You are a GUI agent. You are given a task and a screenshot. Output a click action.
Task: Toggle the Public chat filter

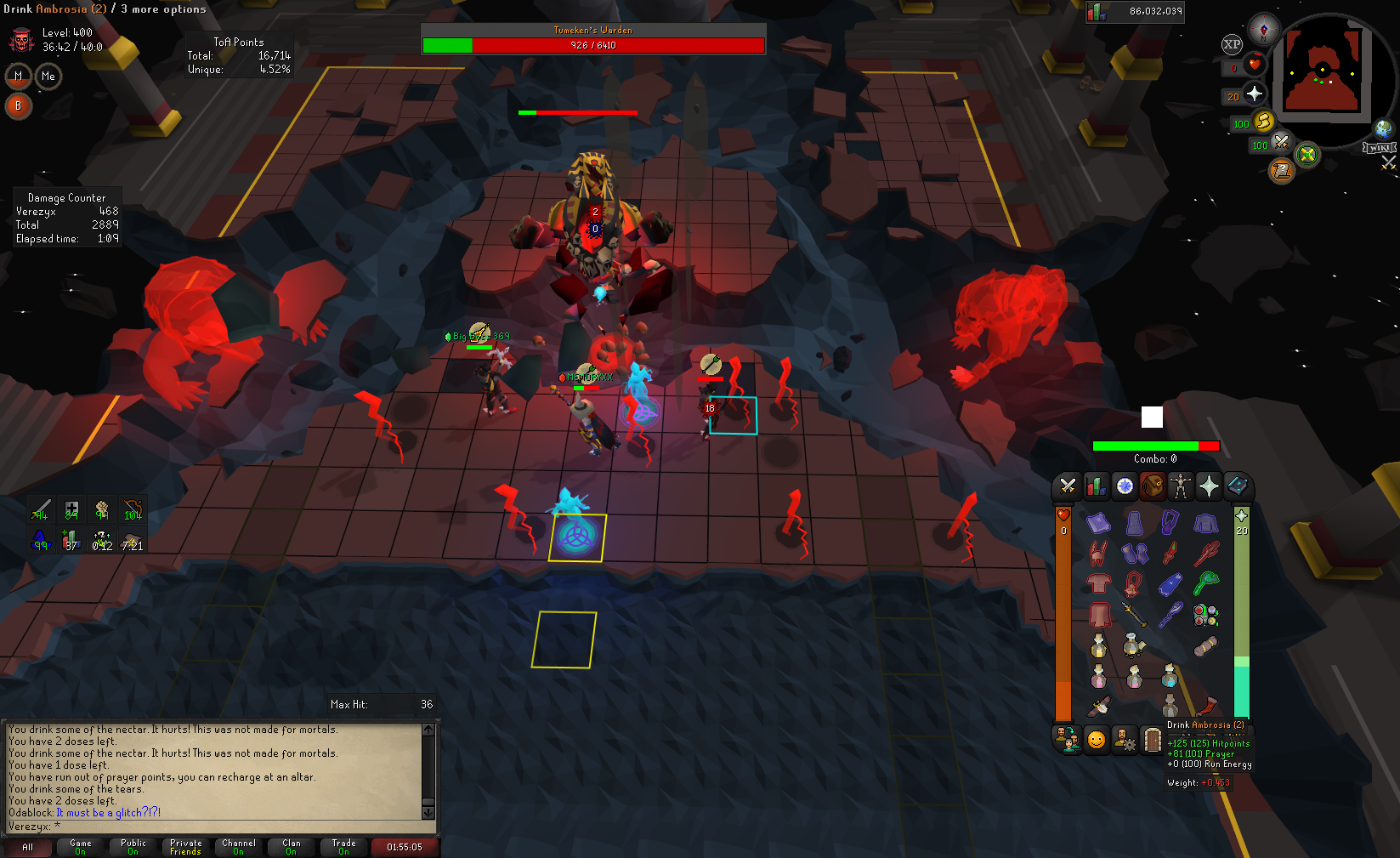pos(133,847)
